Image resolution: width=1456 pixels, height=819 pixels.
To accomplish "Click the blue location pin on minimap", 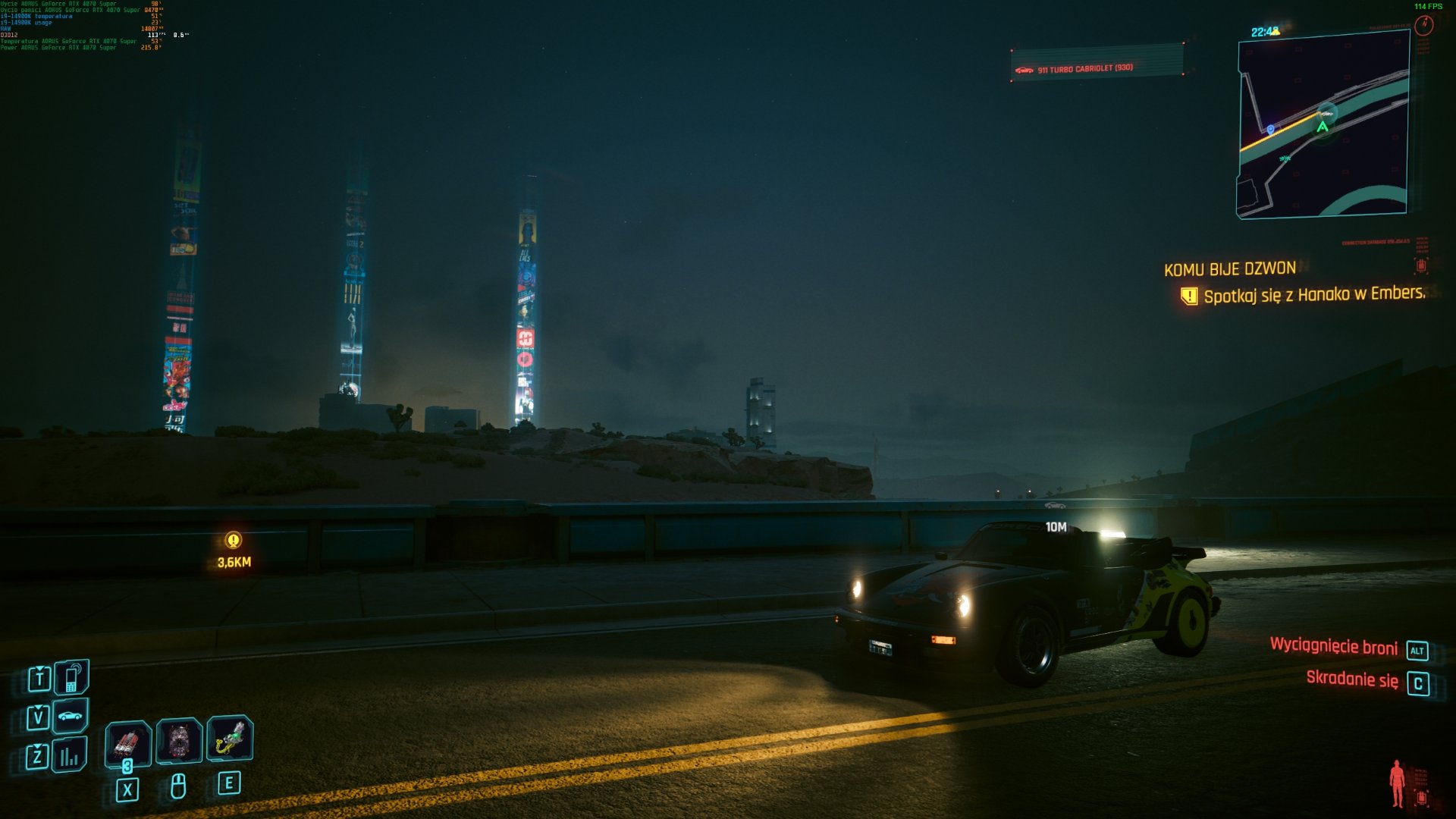I will coord(1271,130).
